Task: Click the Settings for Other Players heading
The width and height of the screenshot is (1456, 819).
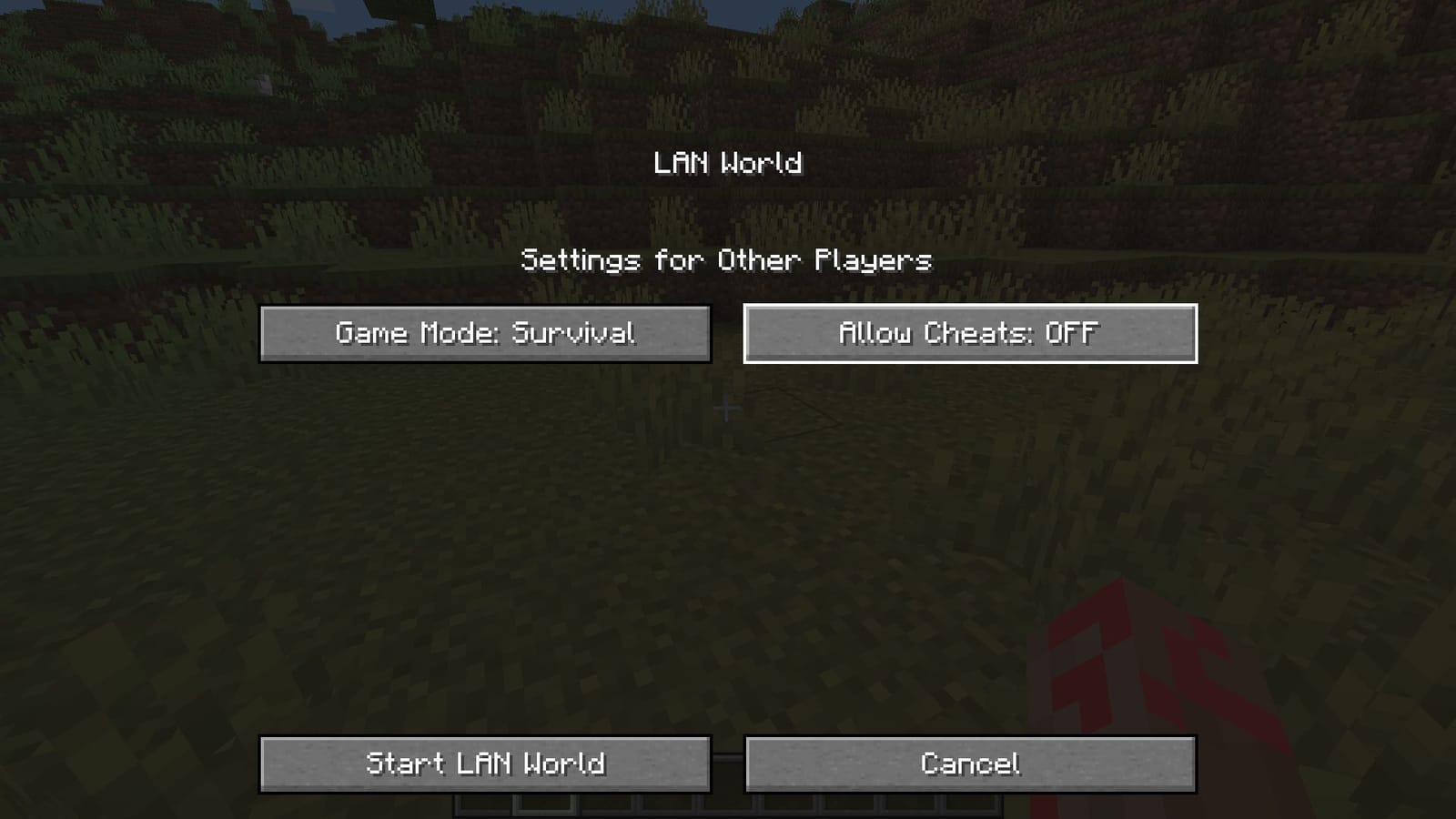Action: [x=728, y=259]
